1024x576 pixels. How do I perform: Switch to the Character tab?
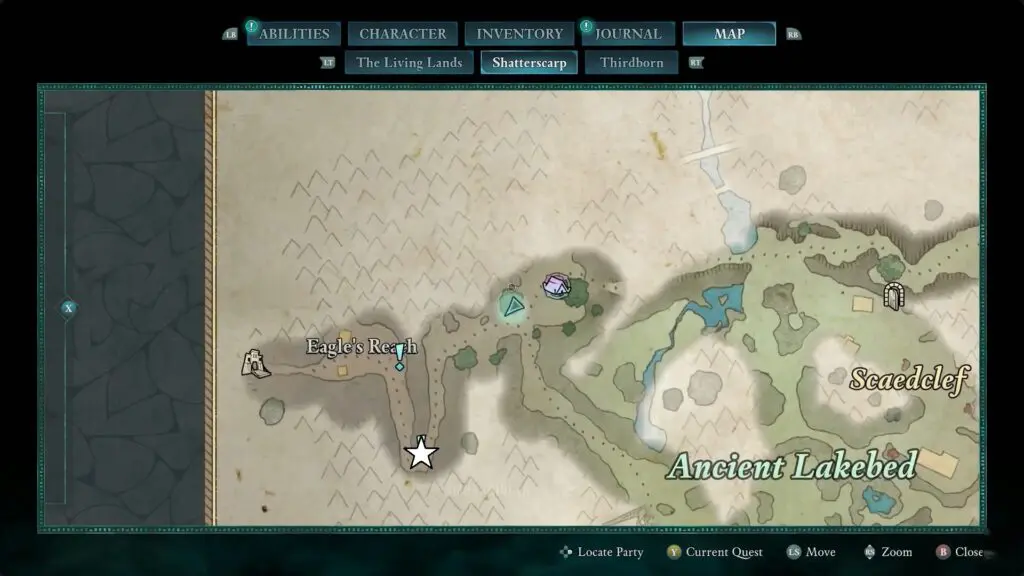[x=402, y=34]
